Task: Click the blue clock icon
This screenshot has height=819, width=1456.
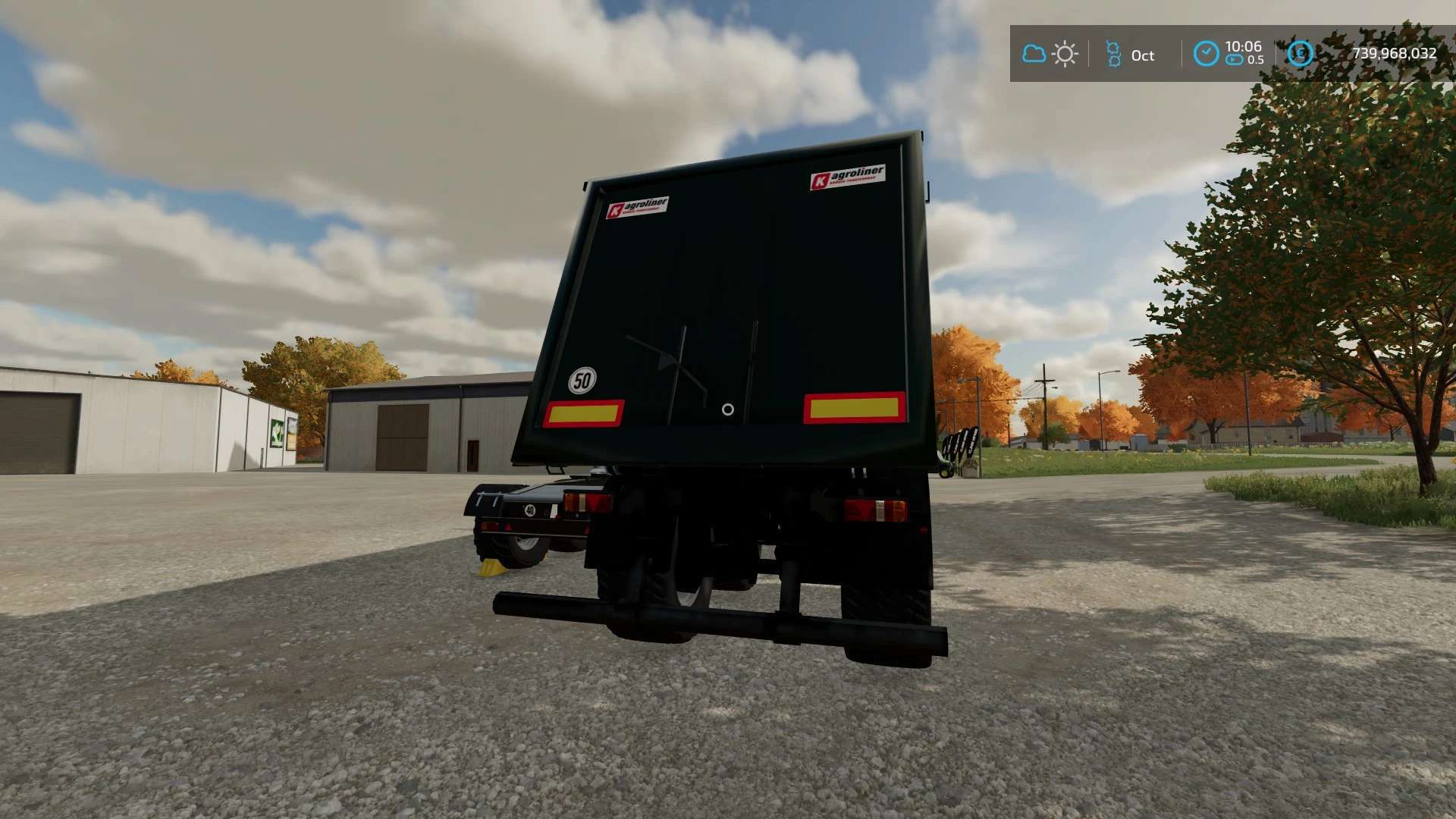Action: click(x=1206, y=54)
